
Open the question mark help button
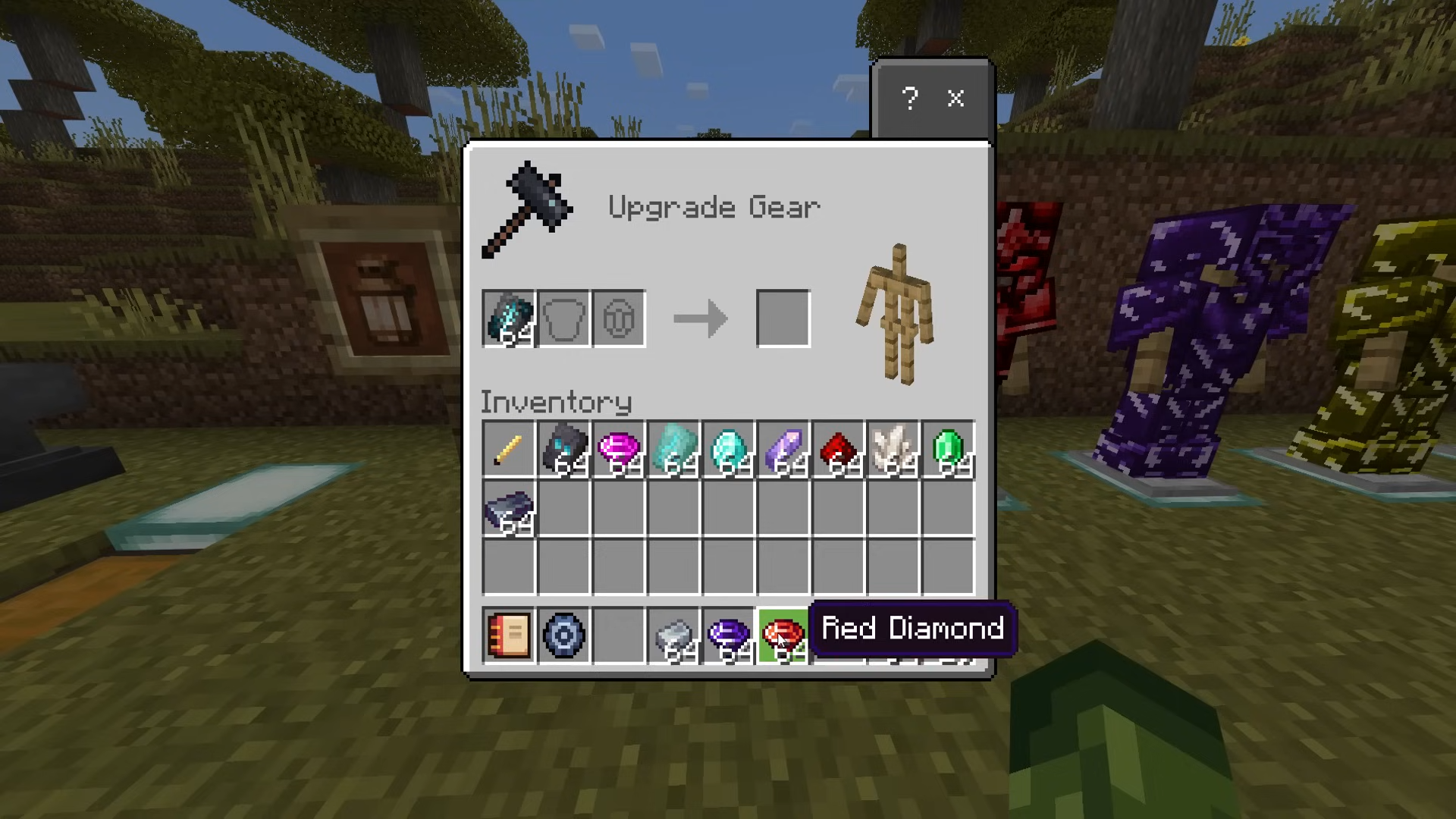910,99
